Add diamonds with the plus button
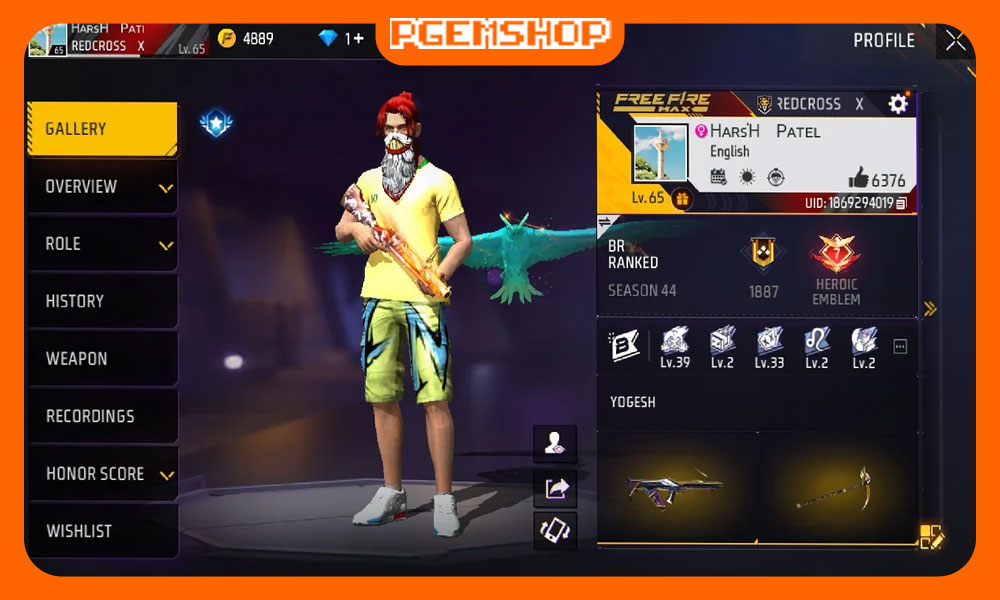The width and height of the screenshot is (1000, 600). pos(357,38)
